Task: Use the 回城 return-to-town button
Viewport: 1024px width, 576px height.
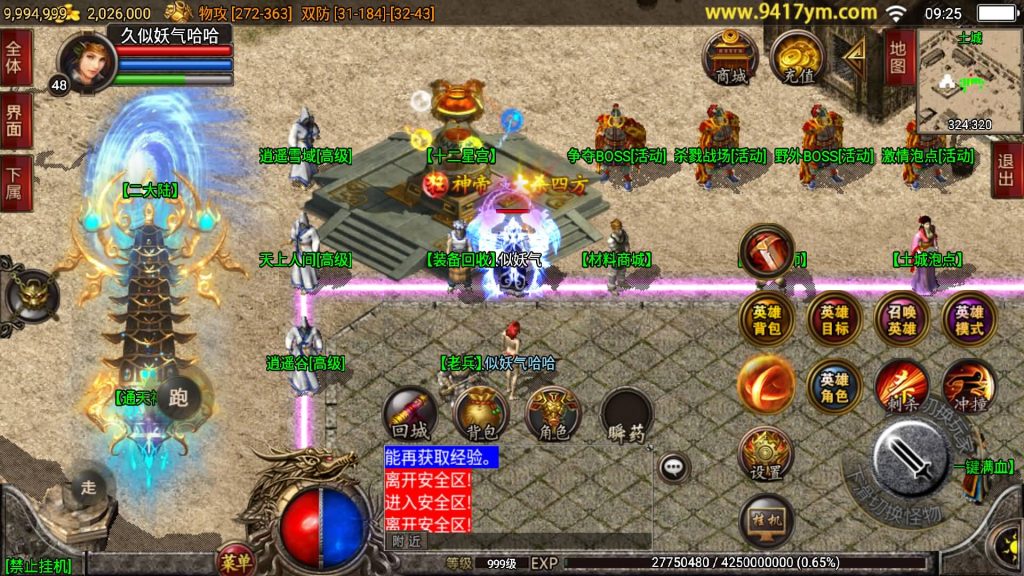Action: pos(410,415)
